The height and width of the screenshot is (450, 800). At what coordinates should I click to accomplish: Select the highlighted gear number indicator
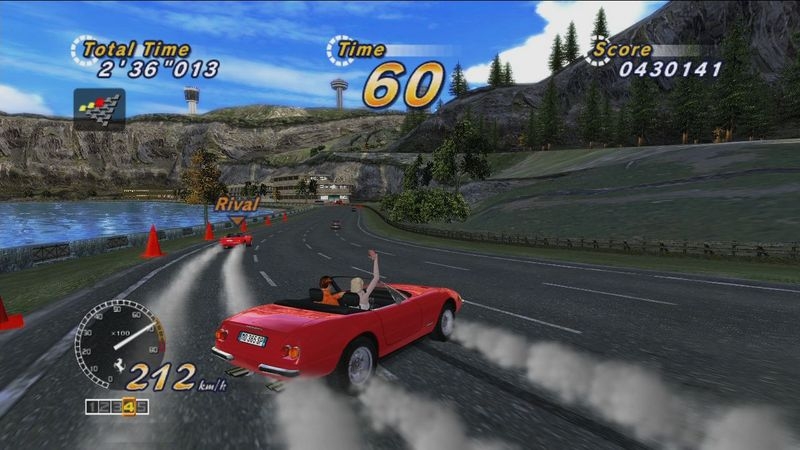129,407
